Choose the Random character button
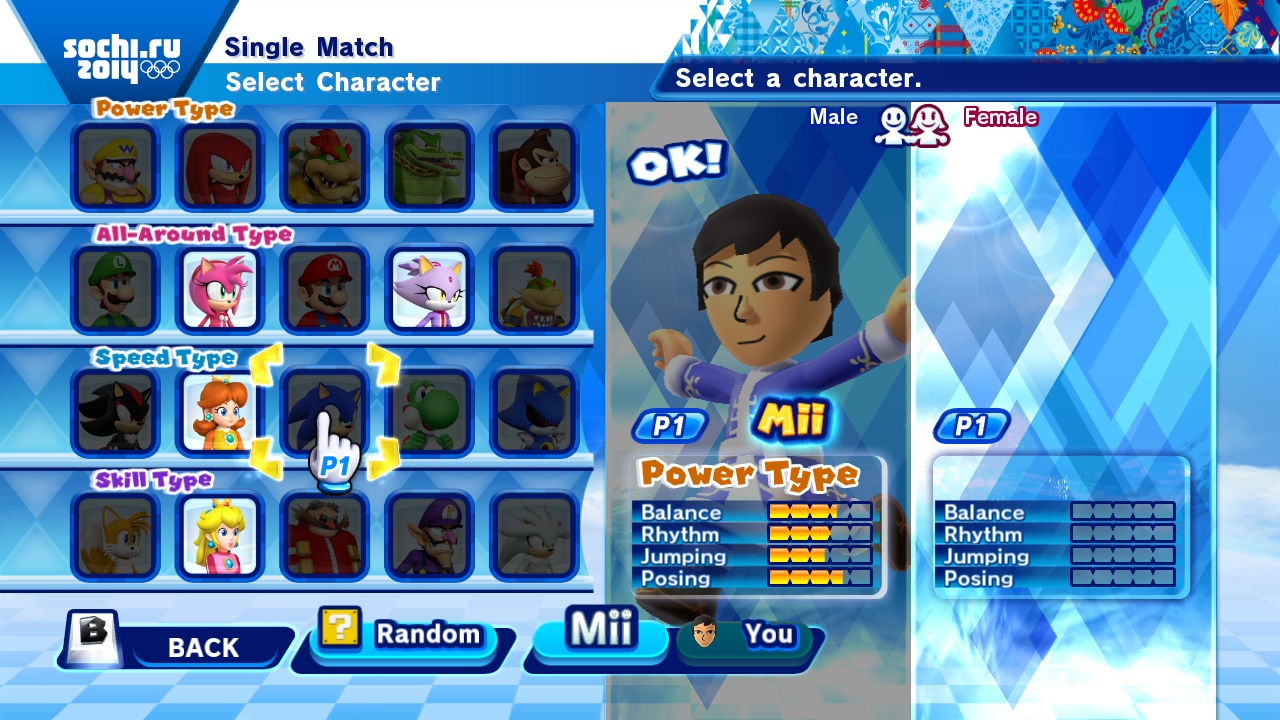This screenshot has height=720, width=1280. click(405, 636)
